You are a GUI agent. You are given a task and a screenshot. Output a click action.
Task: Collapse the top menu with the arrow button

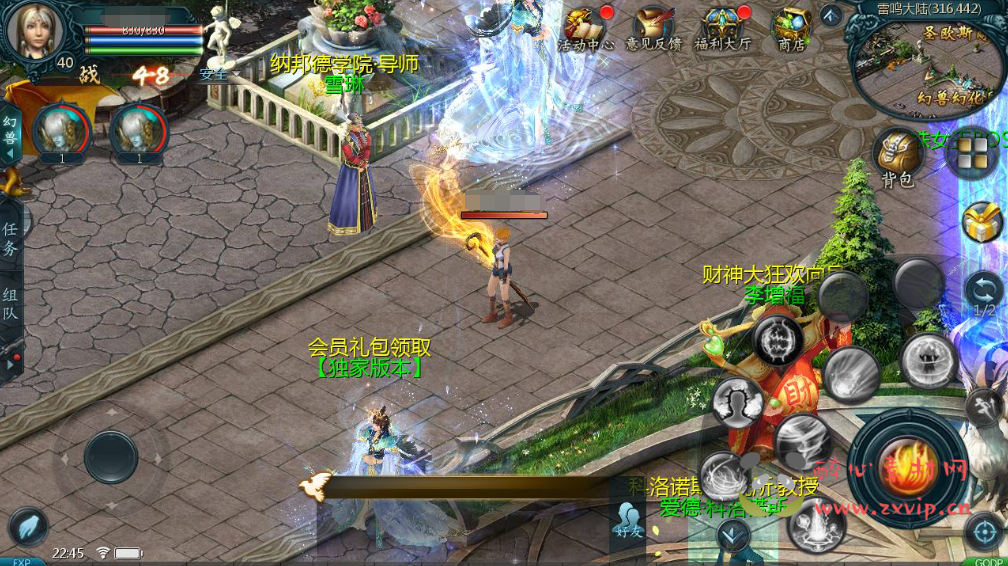click(831, 15)
